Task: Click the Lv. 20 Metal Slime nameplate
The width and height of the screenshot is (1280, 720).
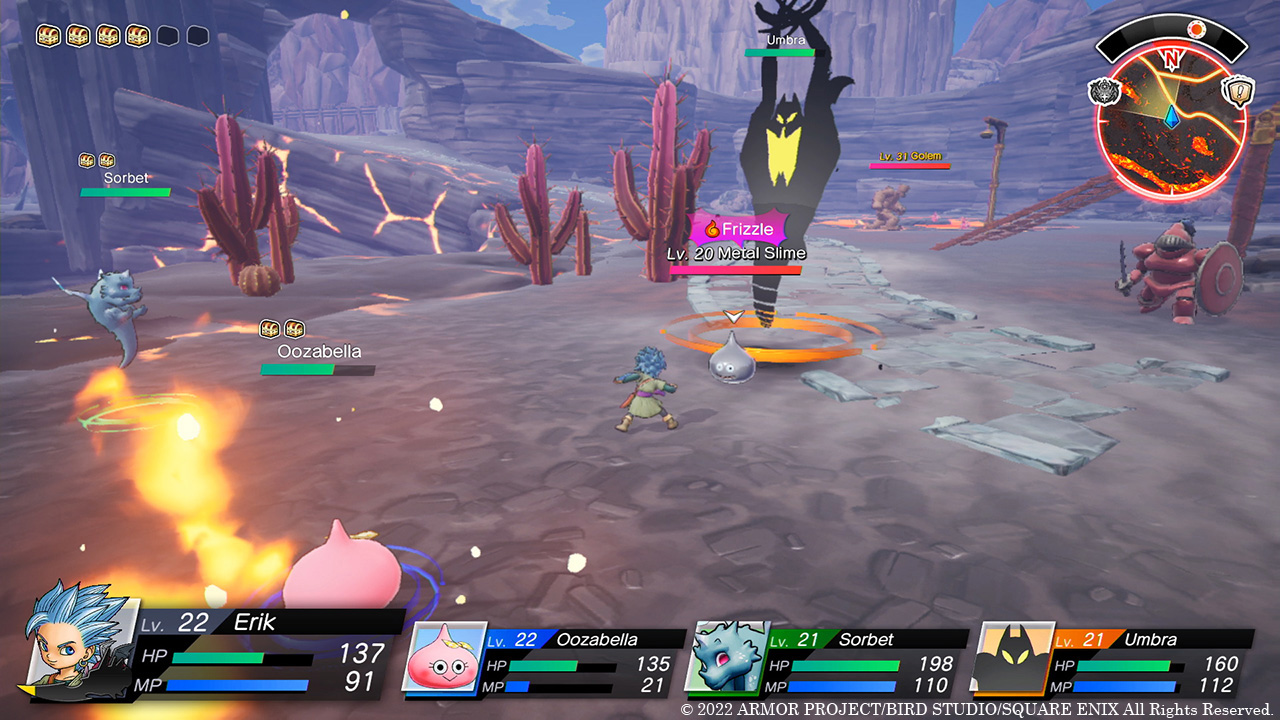Action: click(736, 253)
